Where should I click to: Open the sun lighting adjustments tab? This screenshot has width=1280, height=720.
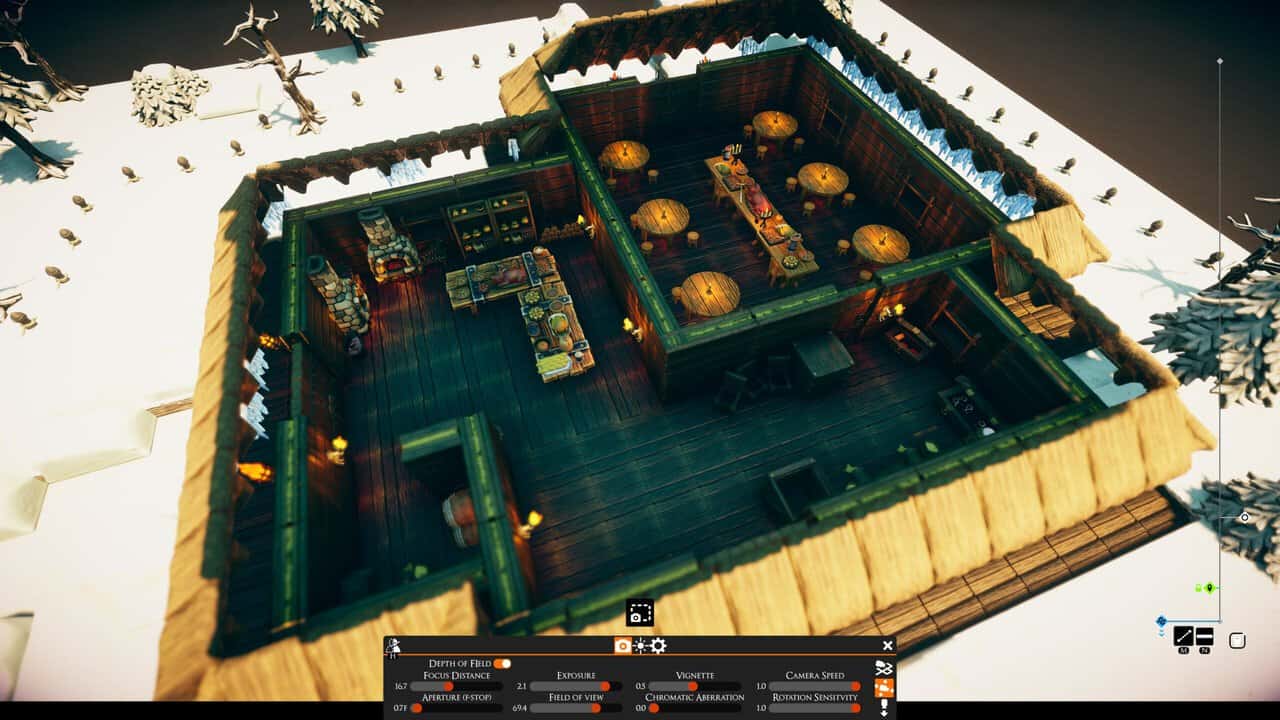[640, 645]
